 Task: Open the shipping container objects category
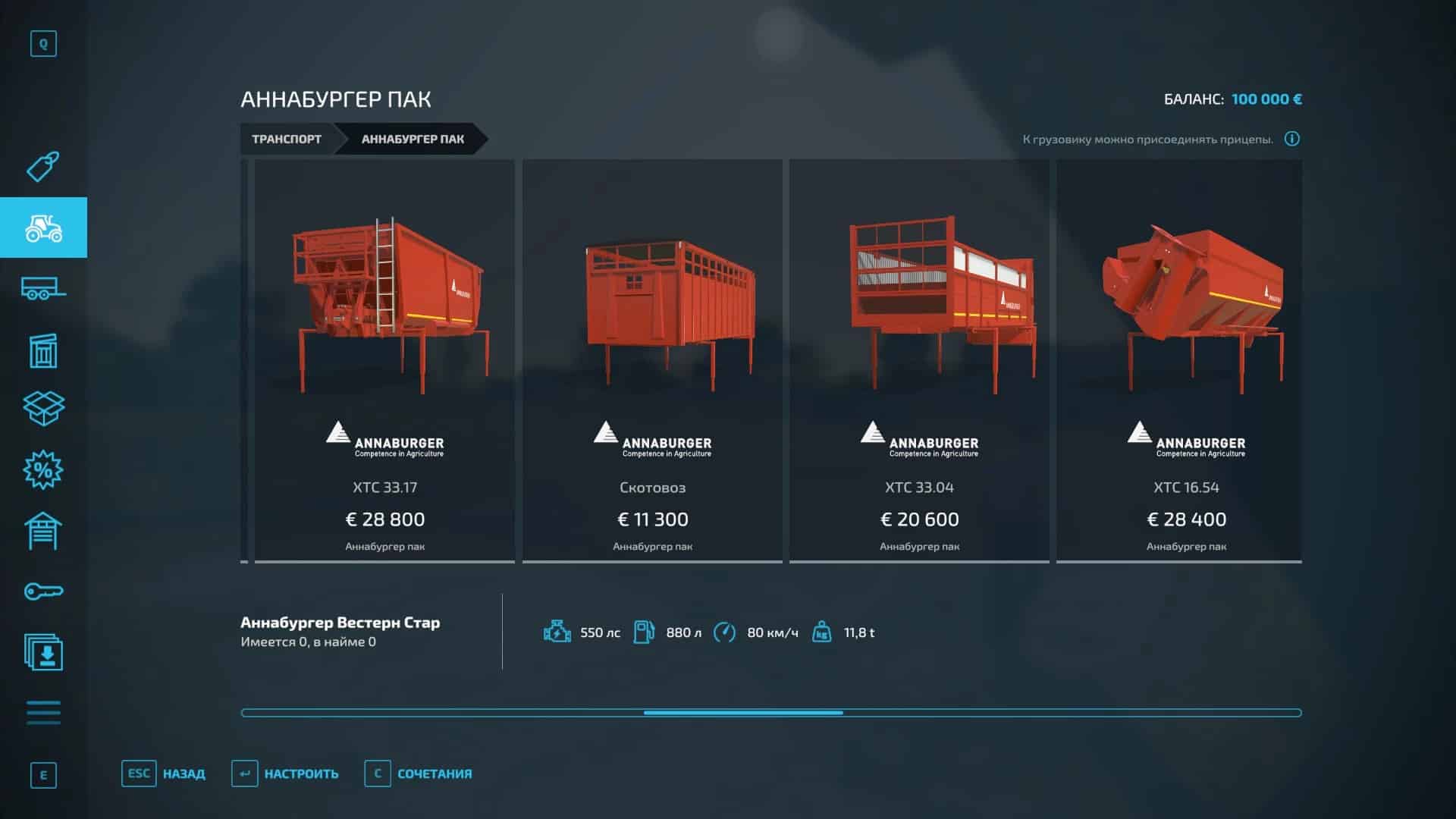click(43, 350)
